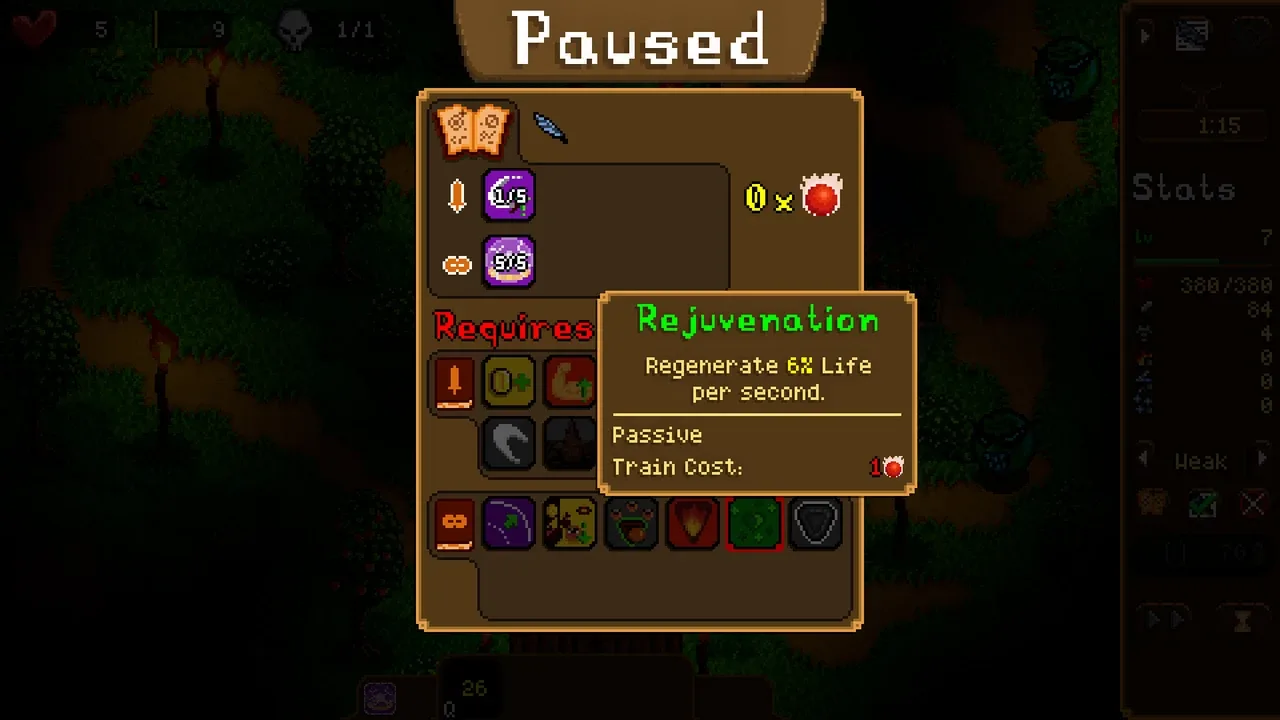The width and height of the screenshot is (1280, 720).
Task: Click the hourglass button
Action: click(x=1243, y=621)
